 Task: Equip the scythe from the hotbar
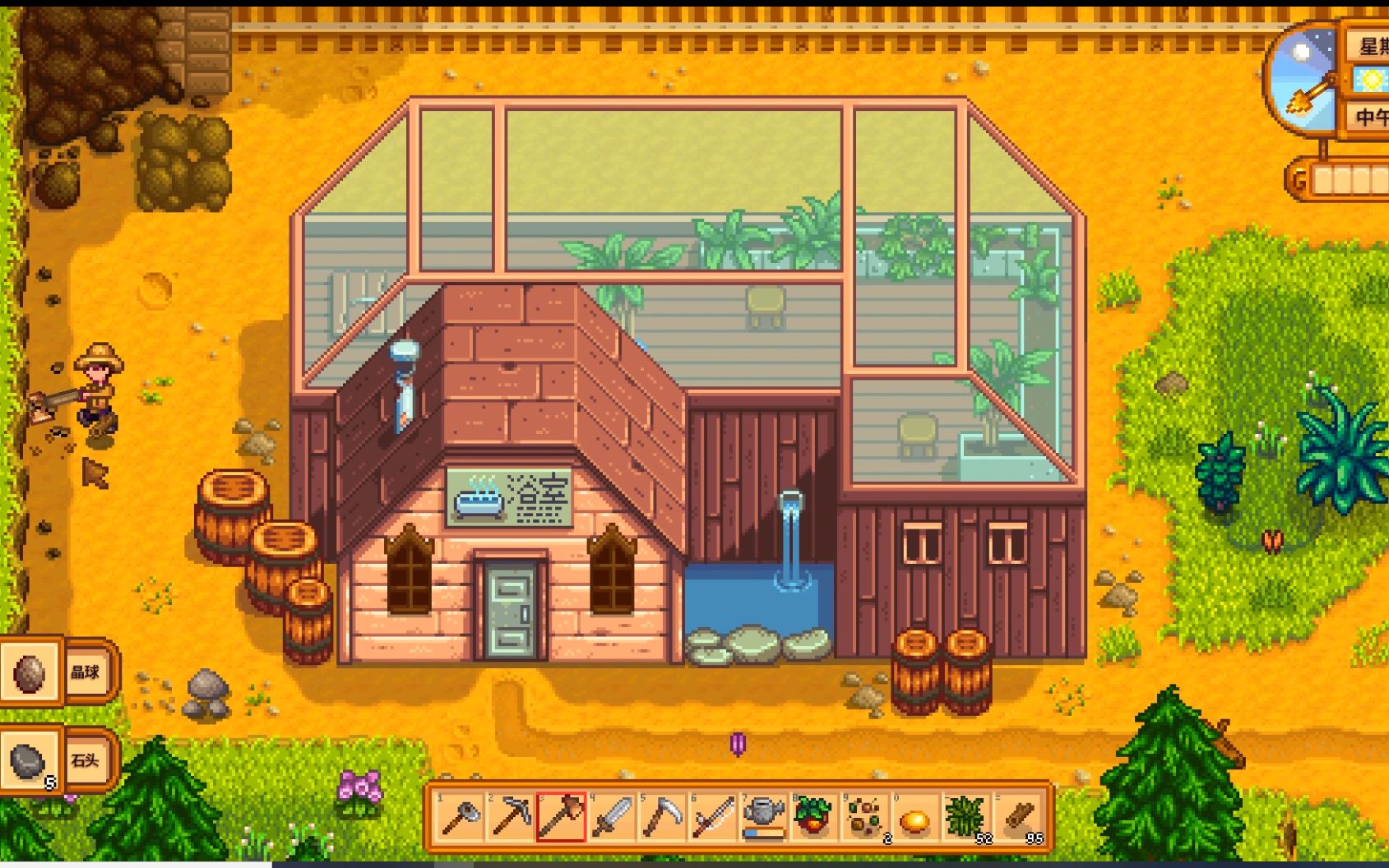coord(663,818)
